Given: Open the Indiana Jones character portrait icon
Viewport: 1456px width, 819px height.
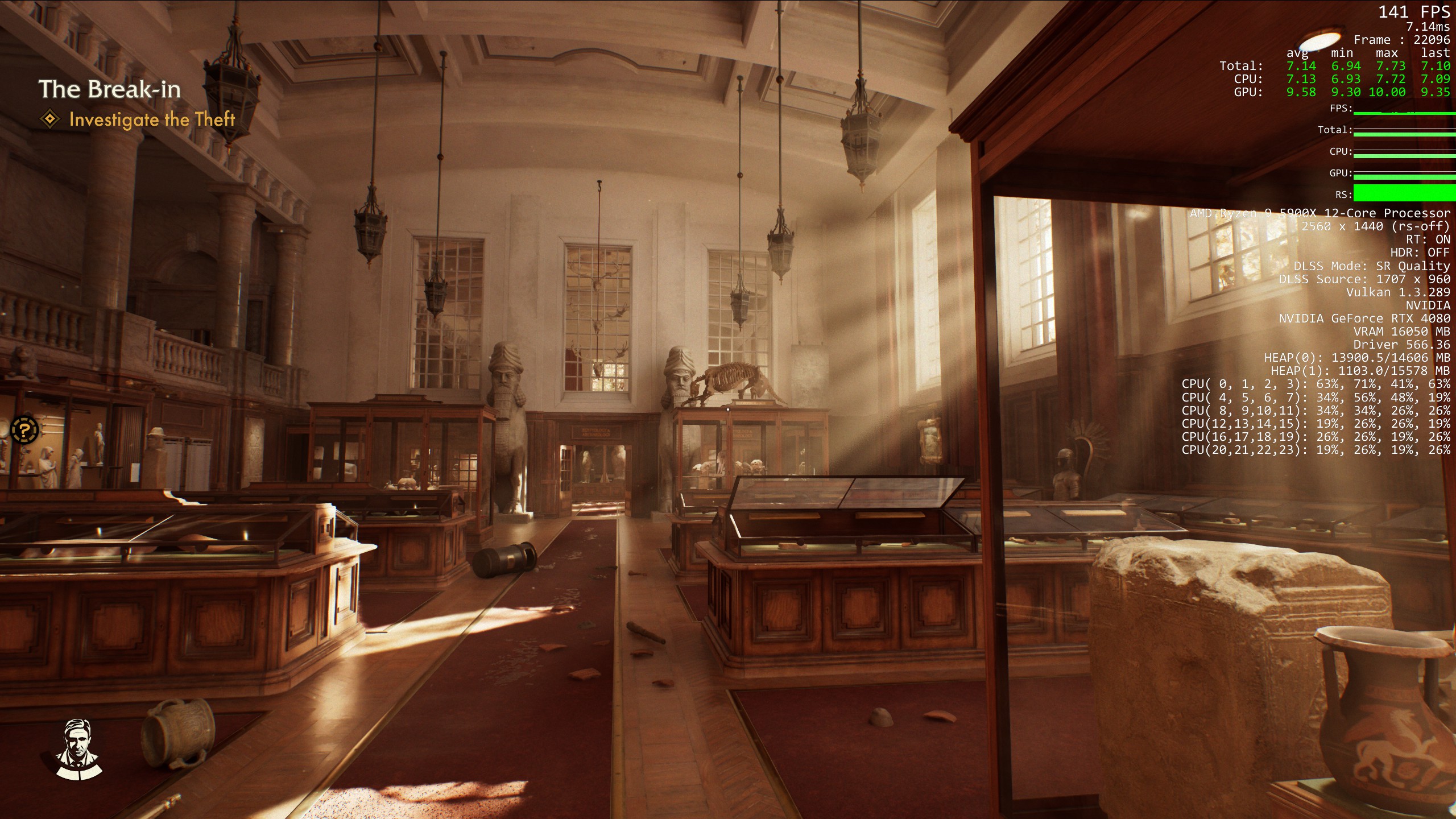Looking at the screenshot, I should (x=78, y=748).
